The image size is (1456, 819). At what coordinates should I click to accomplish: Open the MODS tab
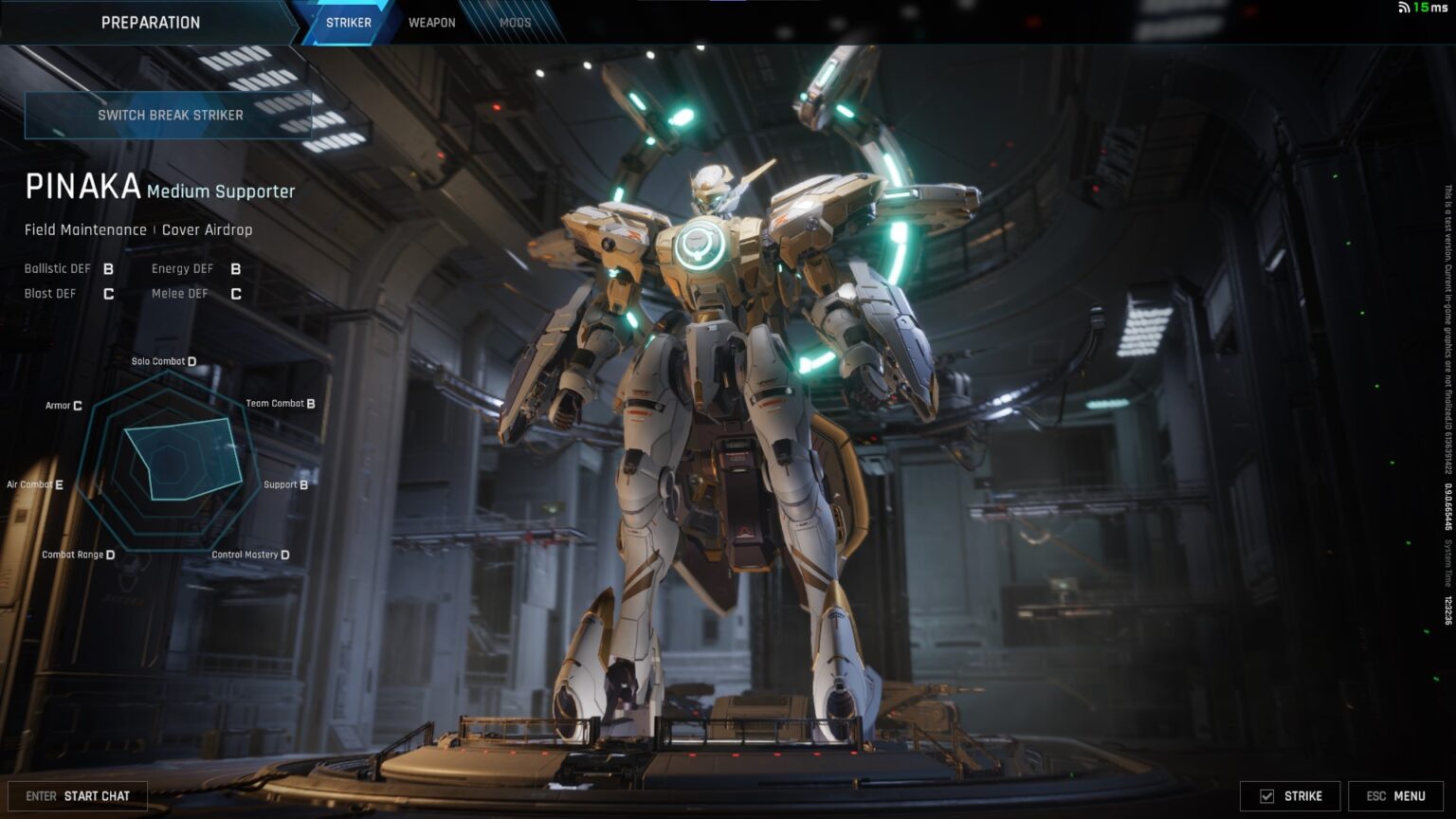coord(515,22)
